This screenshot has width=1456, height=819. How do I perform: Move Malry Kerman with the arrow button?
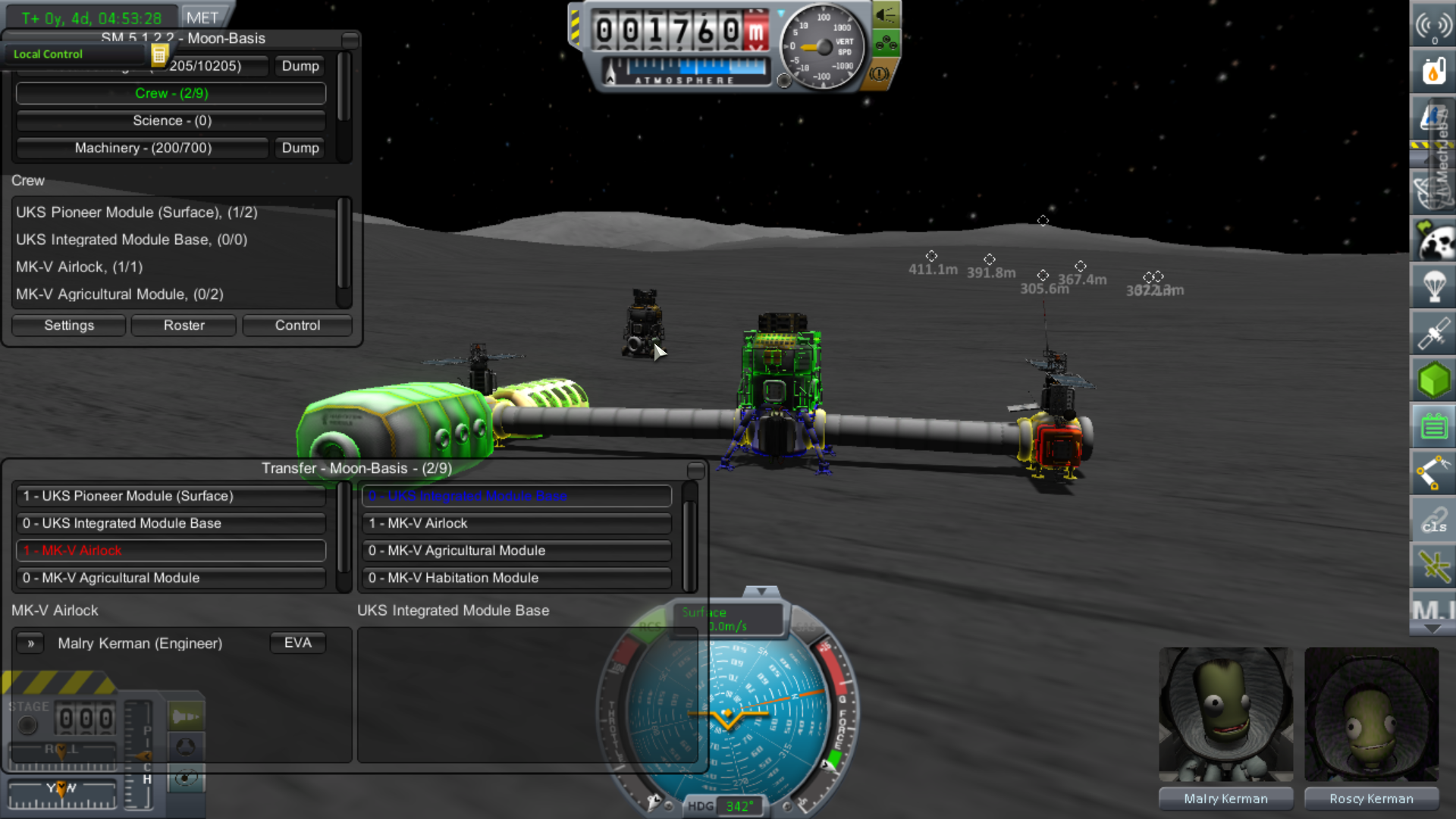[x=31, y=643]
